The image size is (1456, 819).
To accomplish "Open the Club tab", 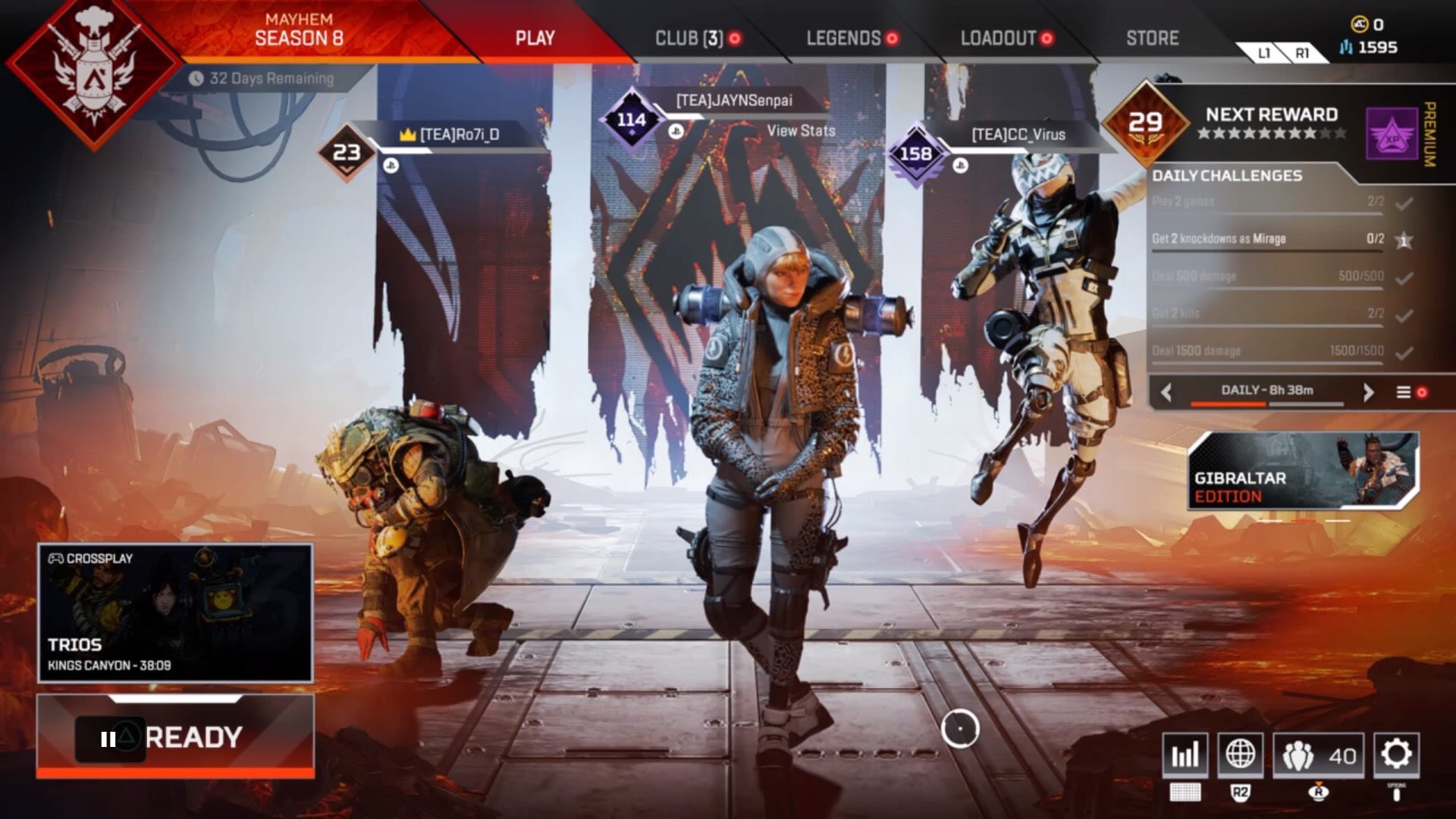I will coord(689,38).
